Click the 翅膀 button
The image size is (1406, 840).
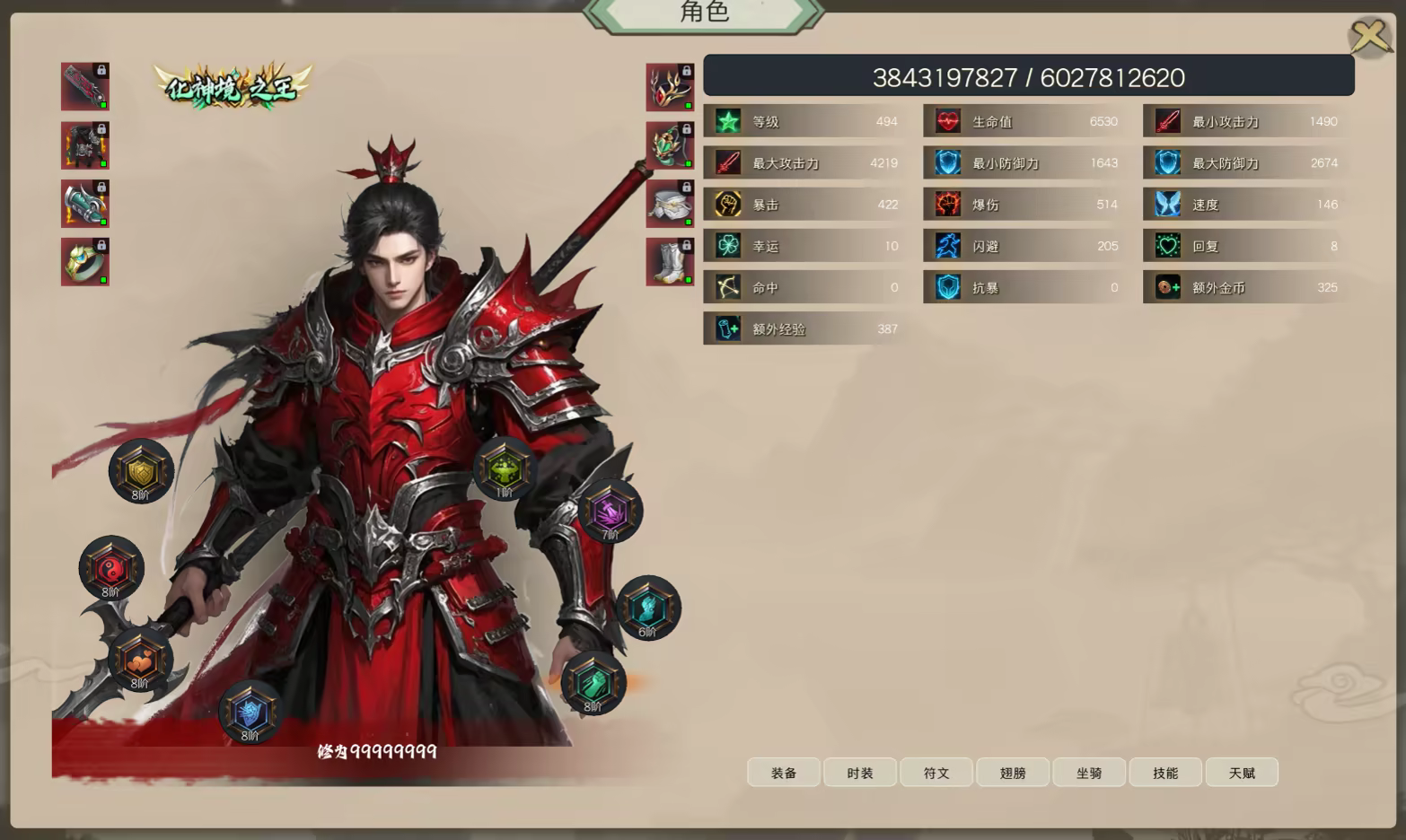pos(1013,772)
